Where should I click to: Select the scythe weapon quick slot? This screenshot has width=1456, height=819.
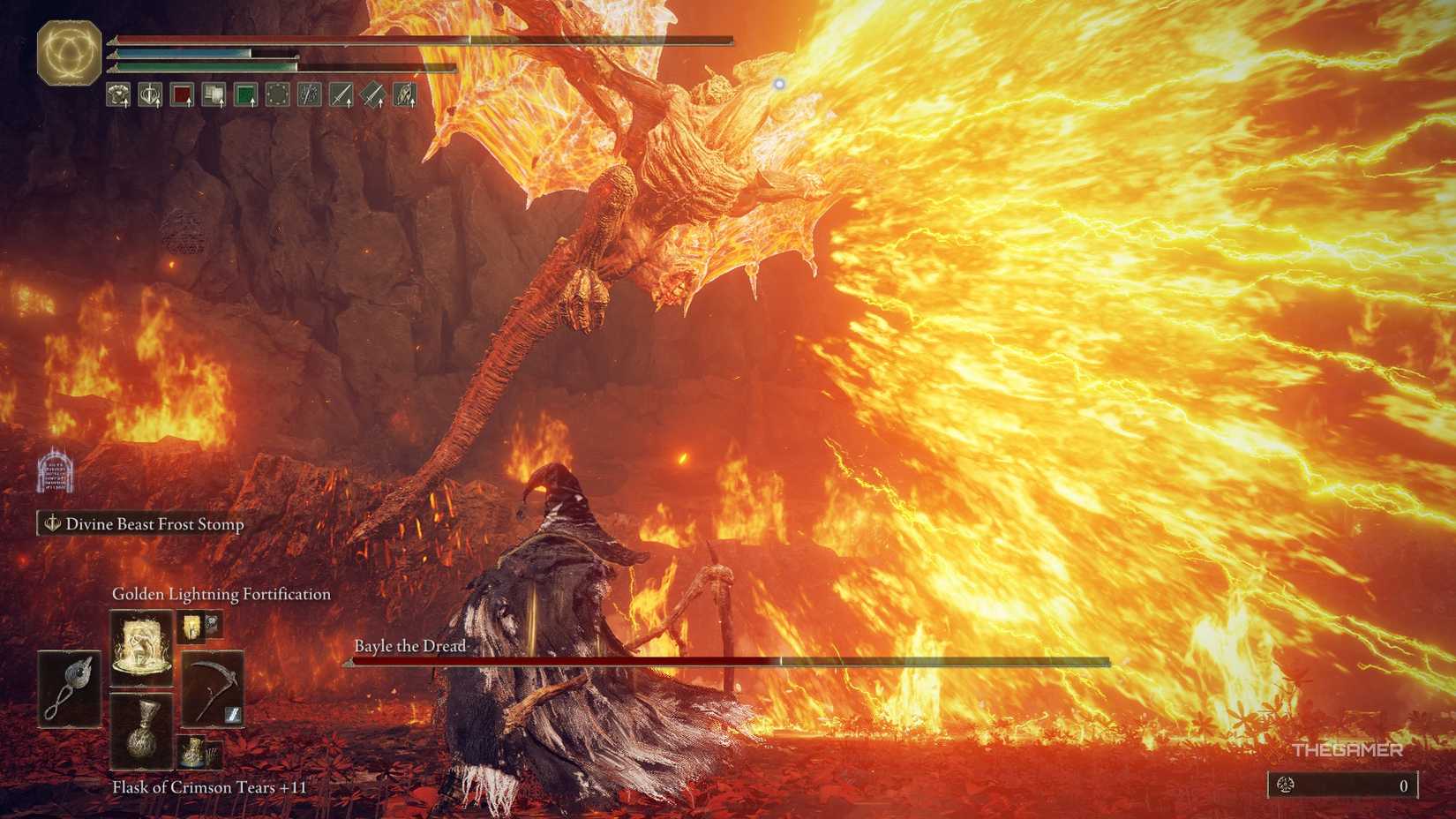[x=213, y=686]
